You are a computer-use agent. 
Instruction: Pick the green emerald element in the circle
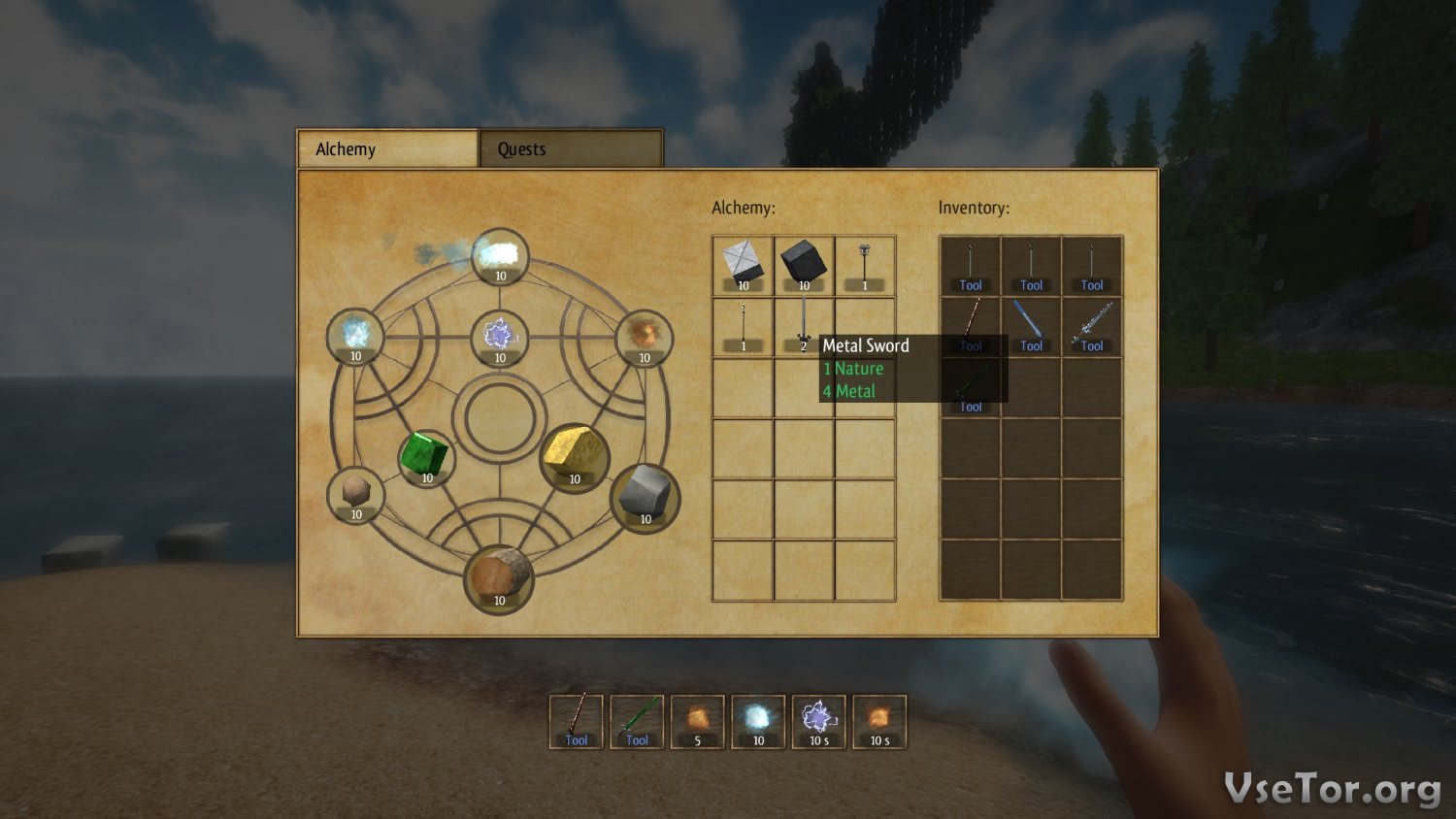point(426,457)
